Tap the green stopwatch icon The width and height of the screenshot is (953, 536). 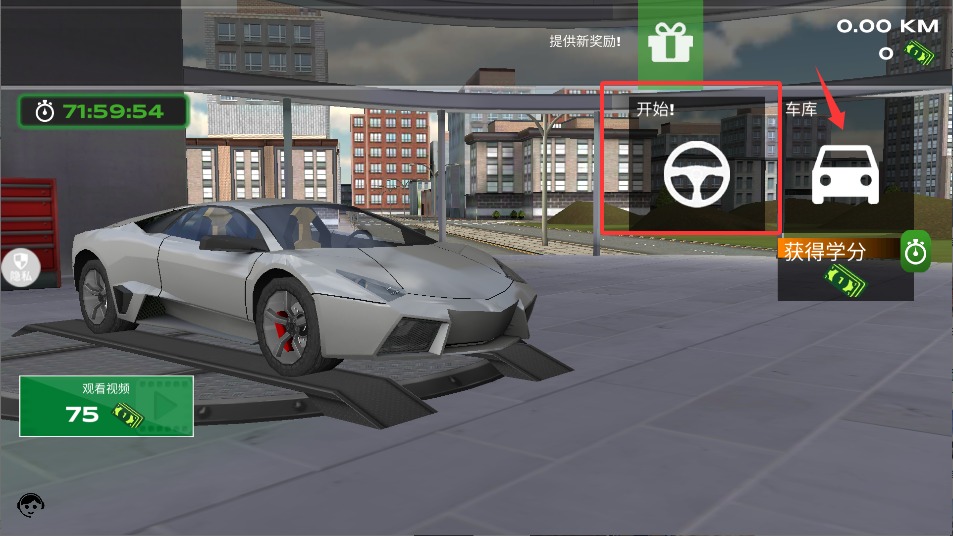coord(915,252)
